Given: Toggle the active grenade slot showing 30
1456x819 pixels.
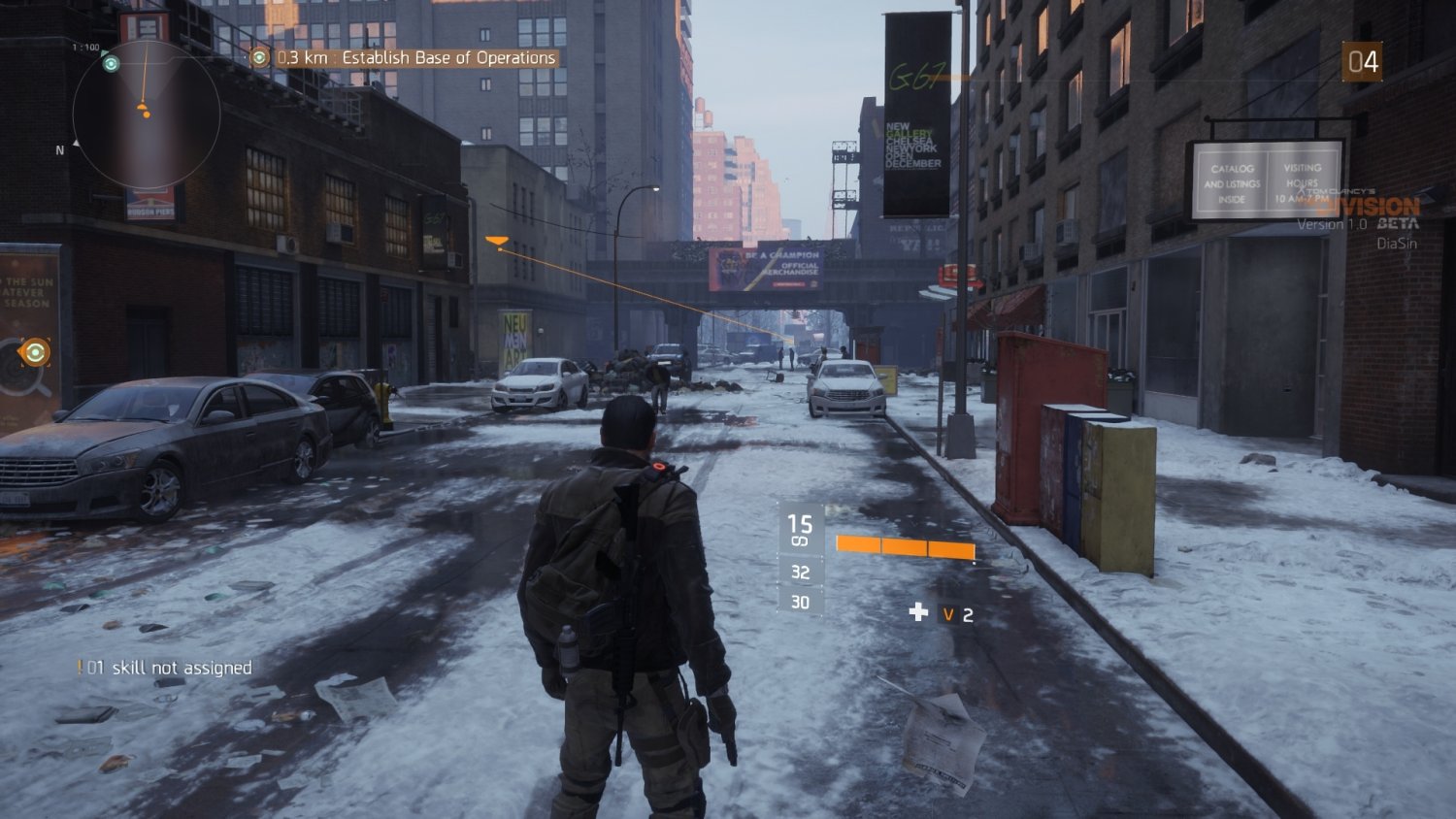Looking at the screenshot, I should coord(799,602).
